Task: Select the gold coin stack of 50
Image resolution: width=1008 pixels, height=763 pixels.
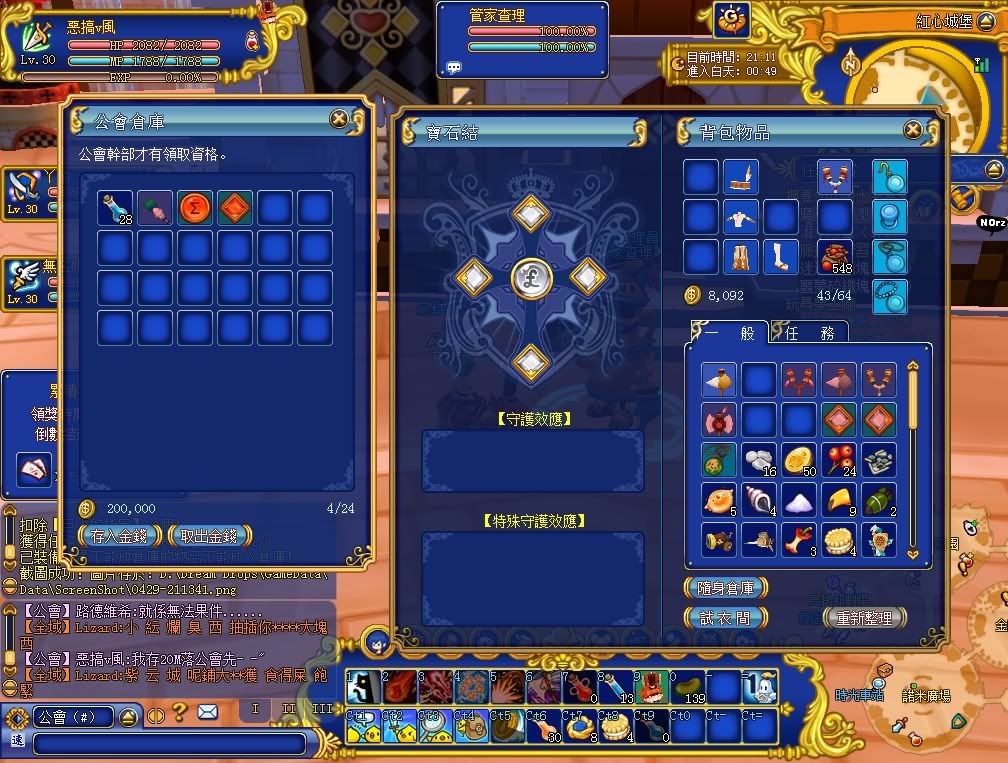Action: click(x=798, y=459)
